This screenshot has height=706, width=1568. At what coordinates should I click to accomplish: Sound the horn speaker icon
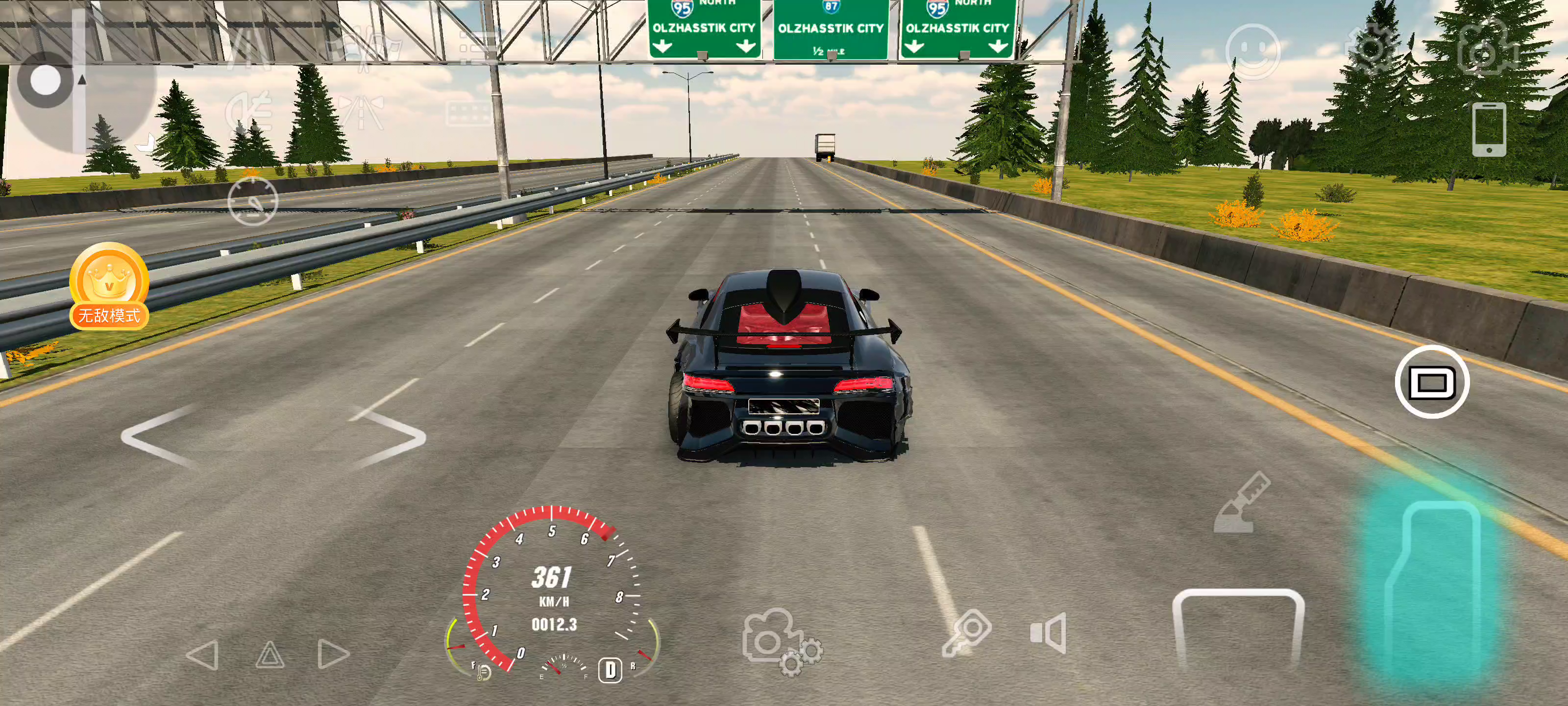(x=1048, y=633)
